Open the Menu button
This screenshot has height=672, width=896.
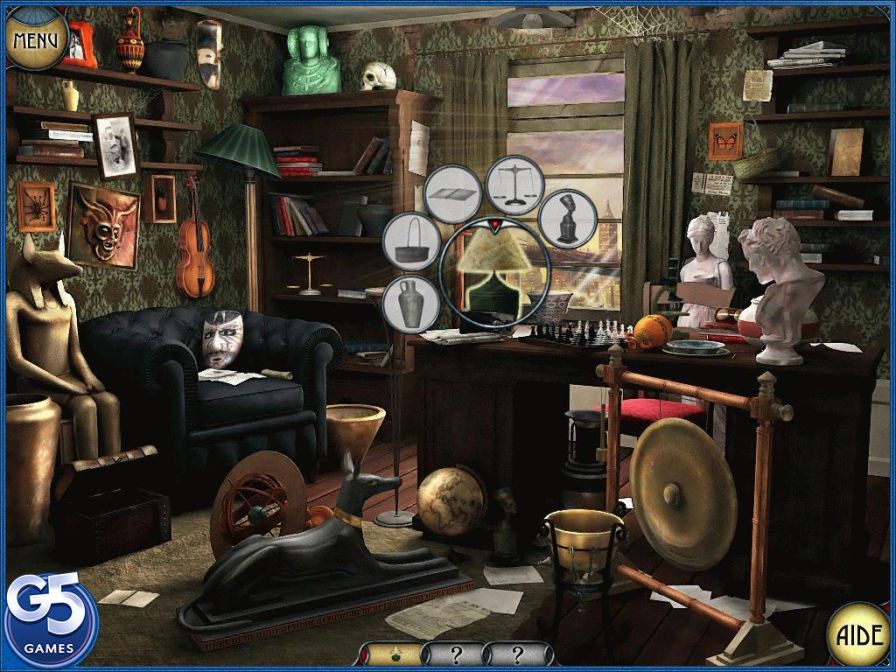[35, 38]
